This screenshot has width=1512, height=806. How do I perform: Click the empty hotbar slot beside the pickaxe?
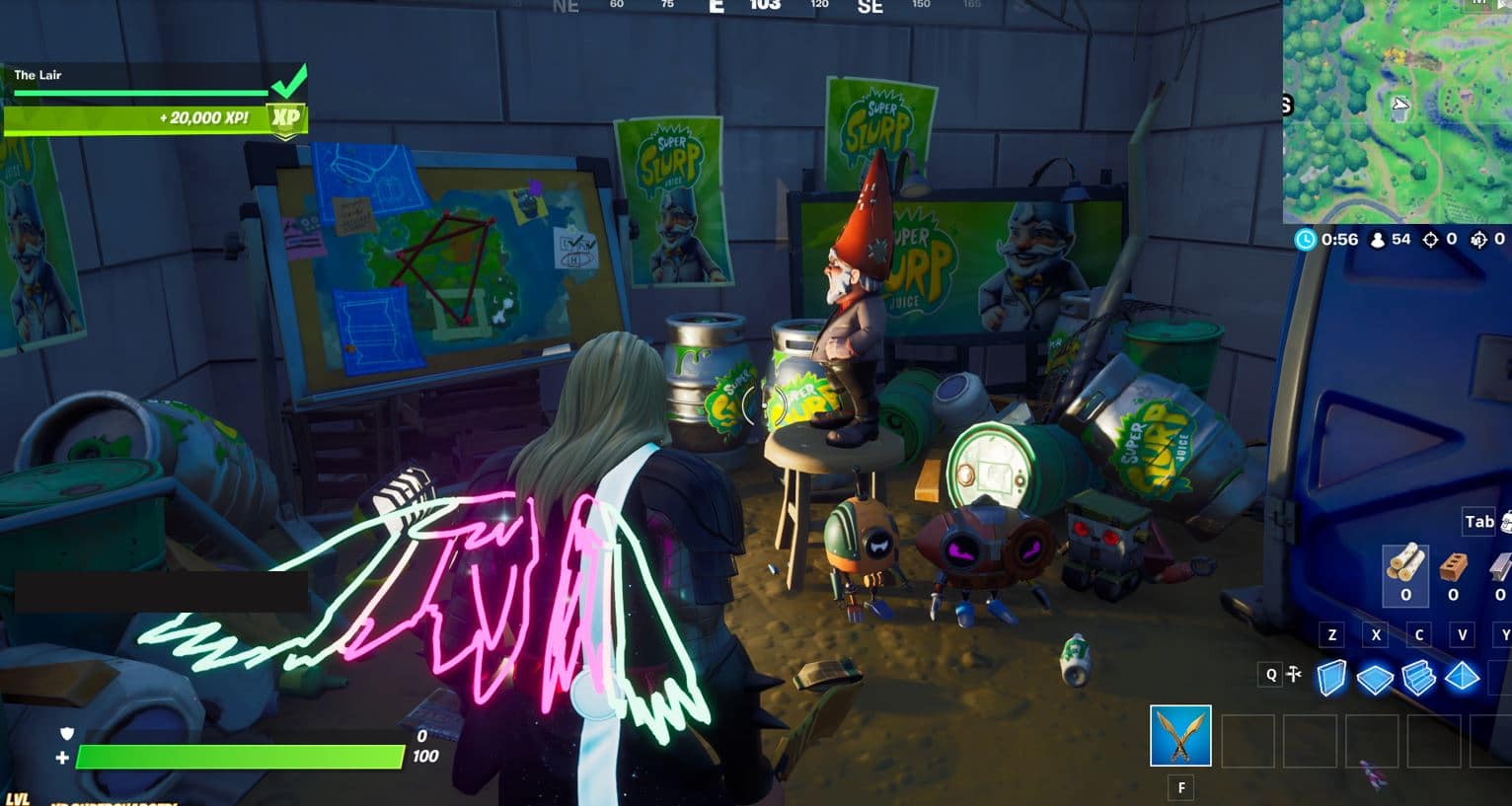point(1248,735)
